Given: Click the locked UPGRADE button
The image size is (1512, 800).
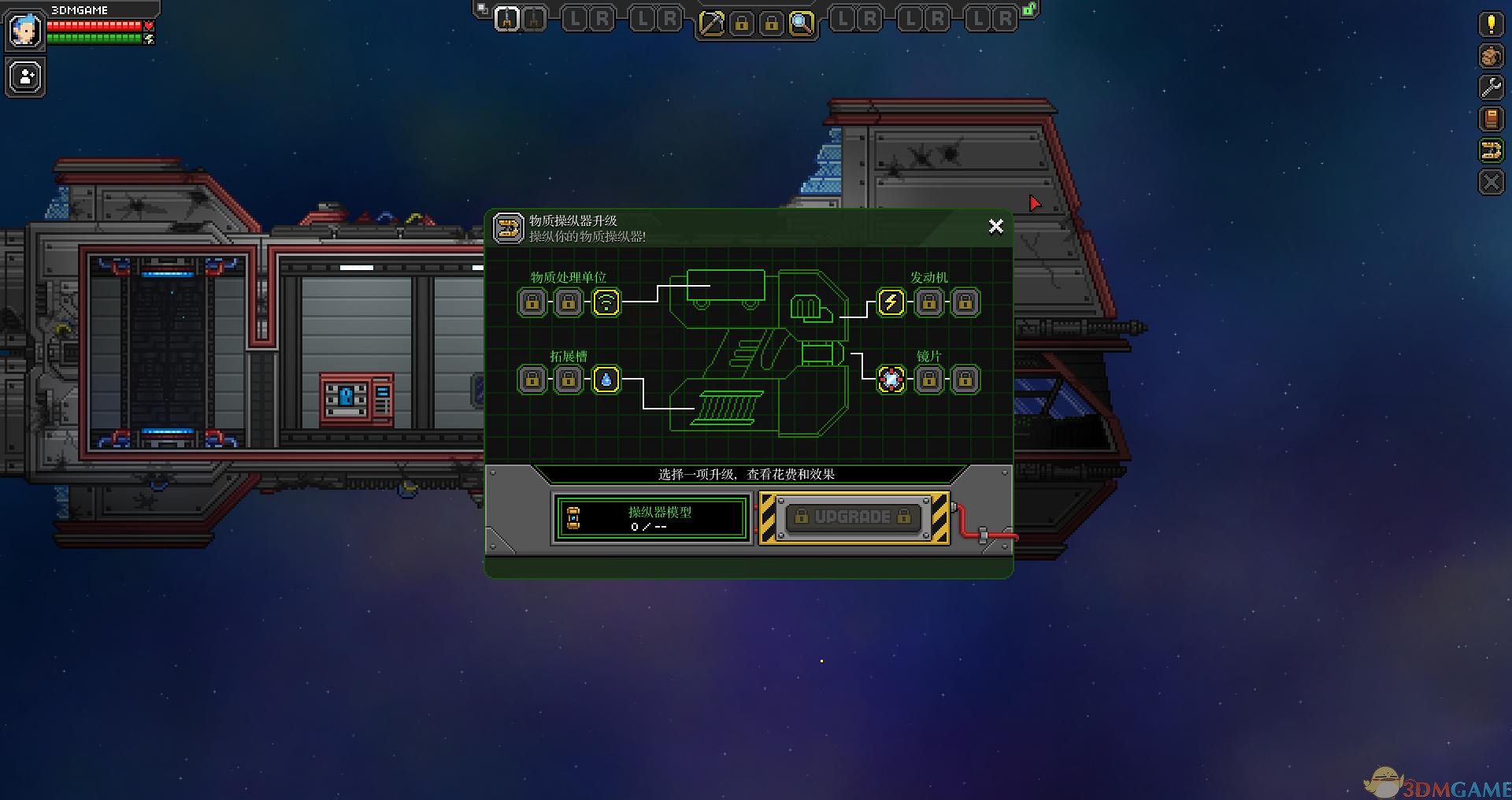Looking at the screenshot, I should (x=853, y=517).
